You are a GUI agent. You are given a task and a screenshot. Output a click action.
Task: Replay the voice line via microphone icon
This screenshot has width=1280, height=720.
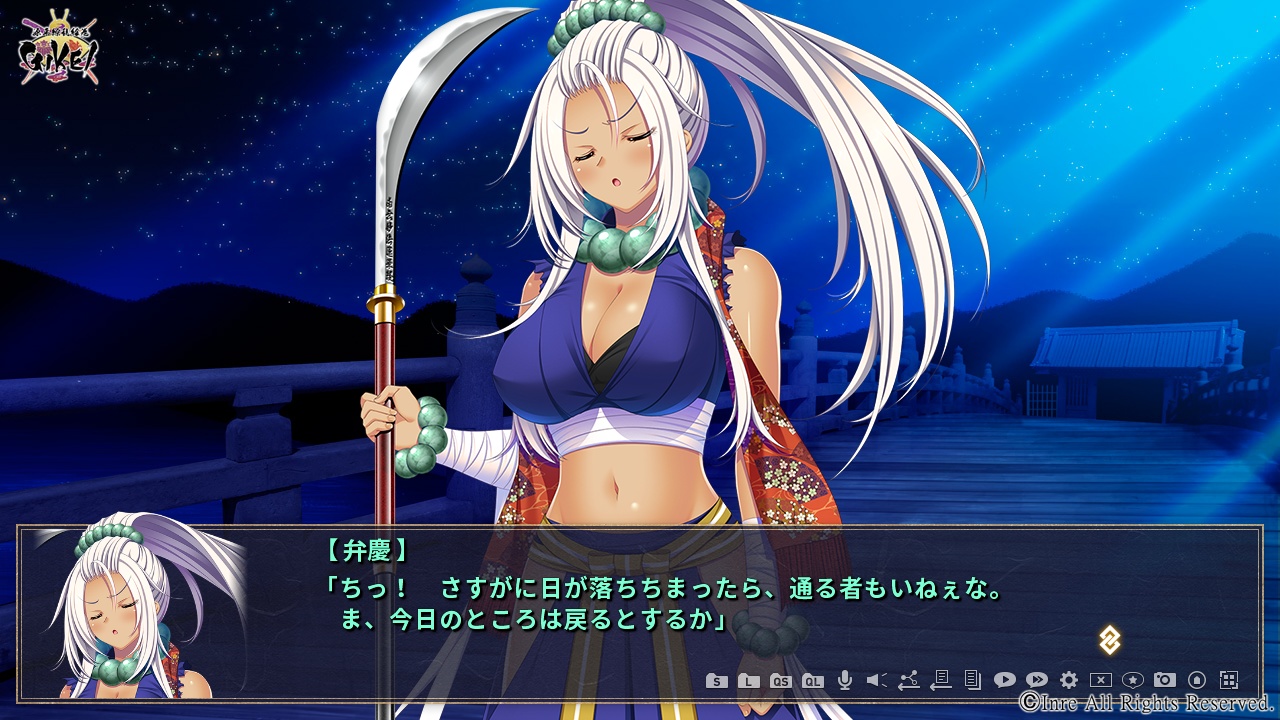point(844,680)
